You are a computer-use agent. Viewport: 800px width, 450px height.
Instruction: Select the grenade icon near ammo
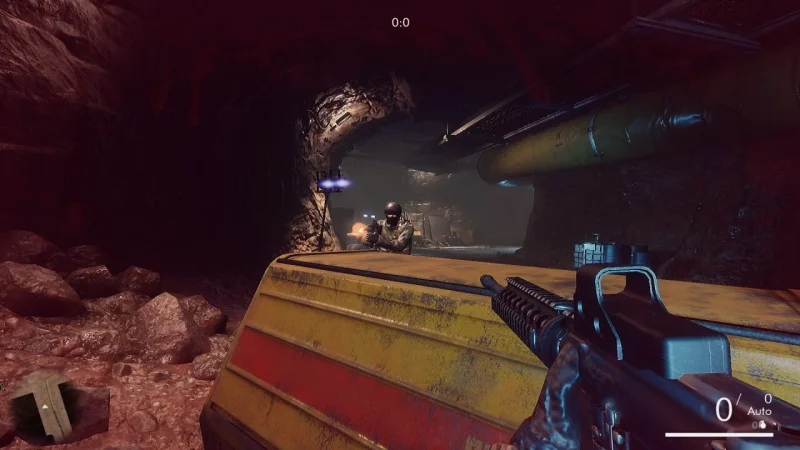tap(764, 424)
